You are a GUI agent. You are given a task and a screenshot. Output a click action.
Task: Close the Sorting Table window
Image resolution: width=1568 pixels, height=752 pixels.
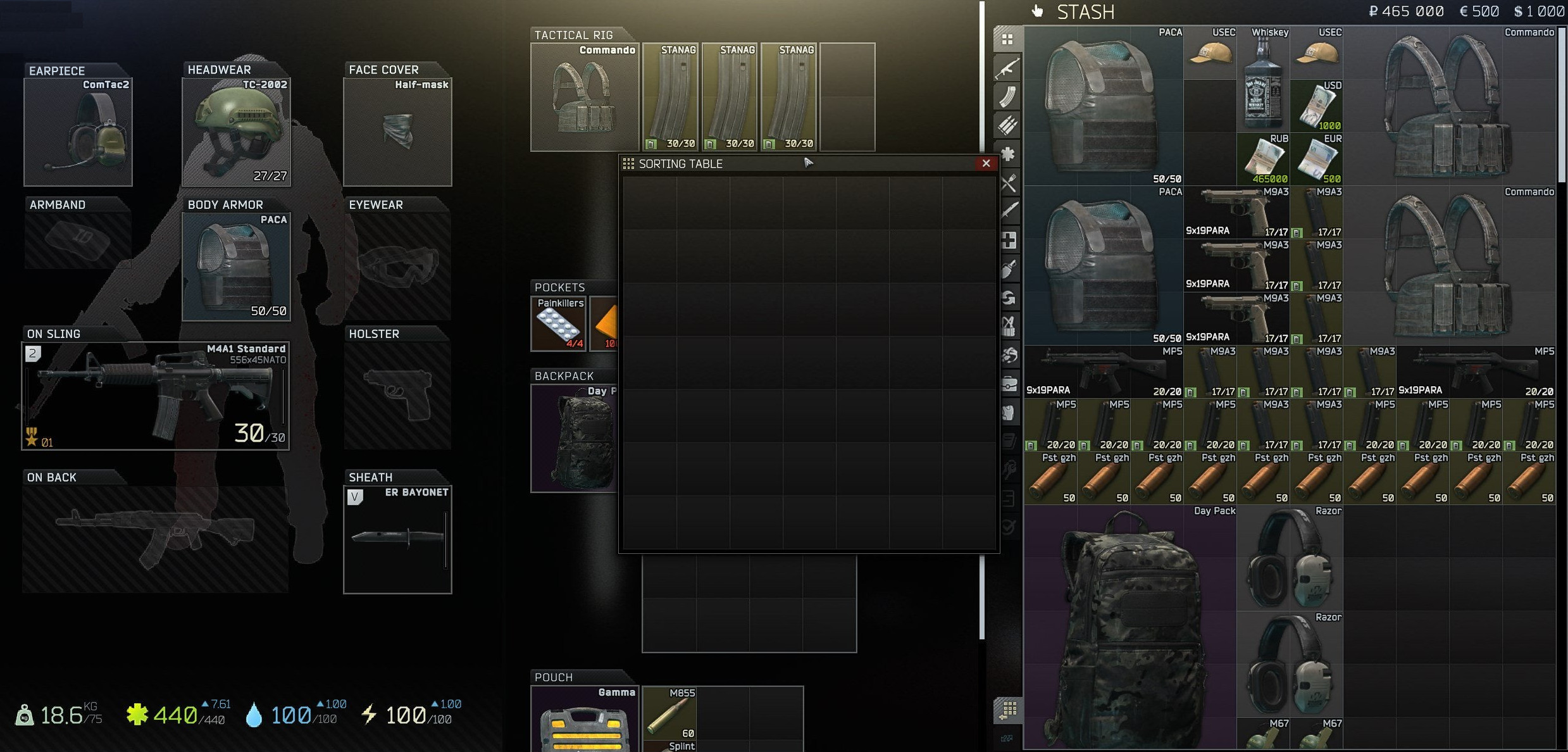point(985,163)
